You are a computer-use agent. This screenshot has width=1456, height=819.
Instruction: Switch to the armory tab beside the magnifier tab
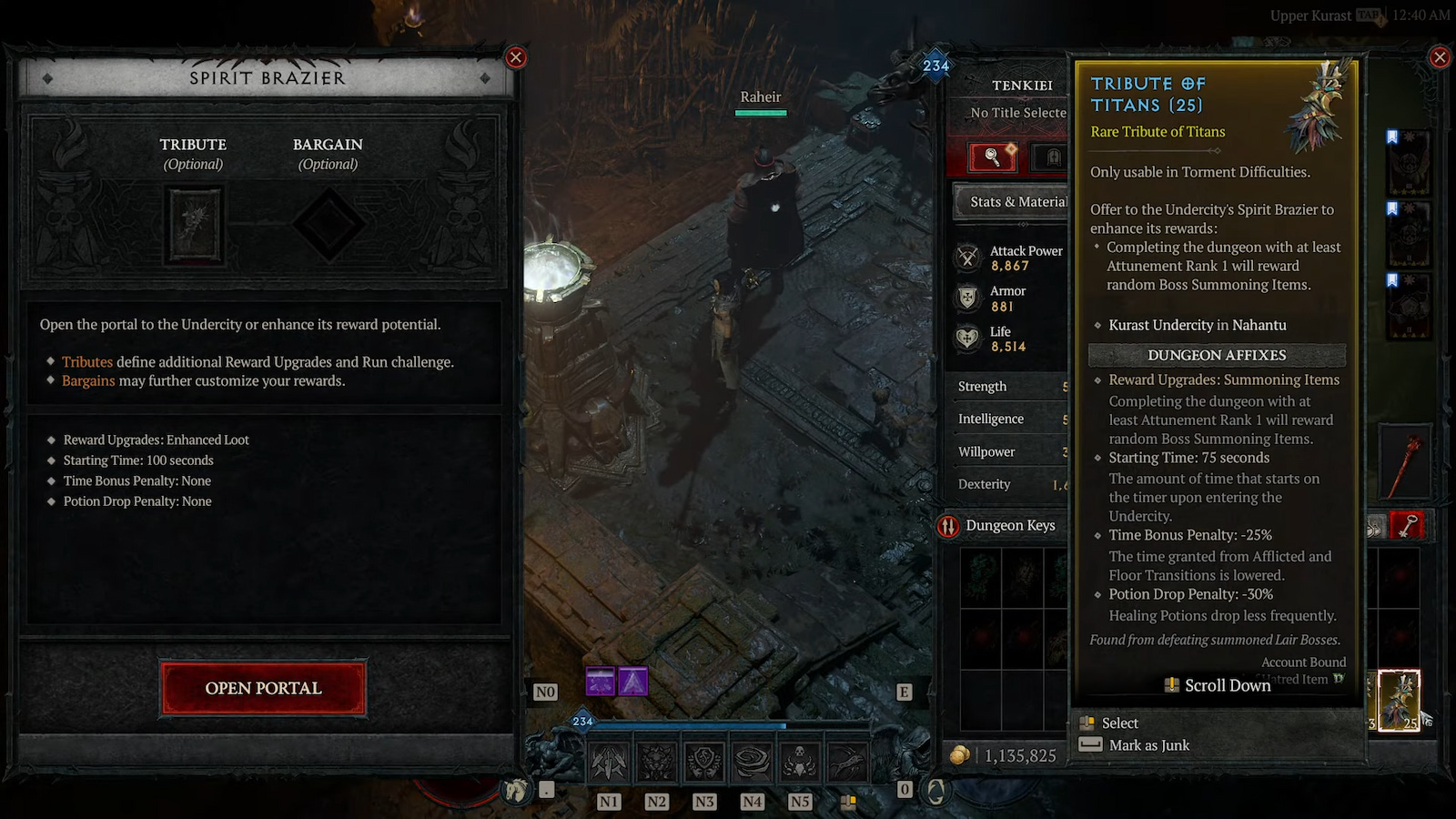point(1053,157)
